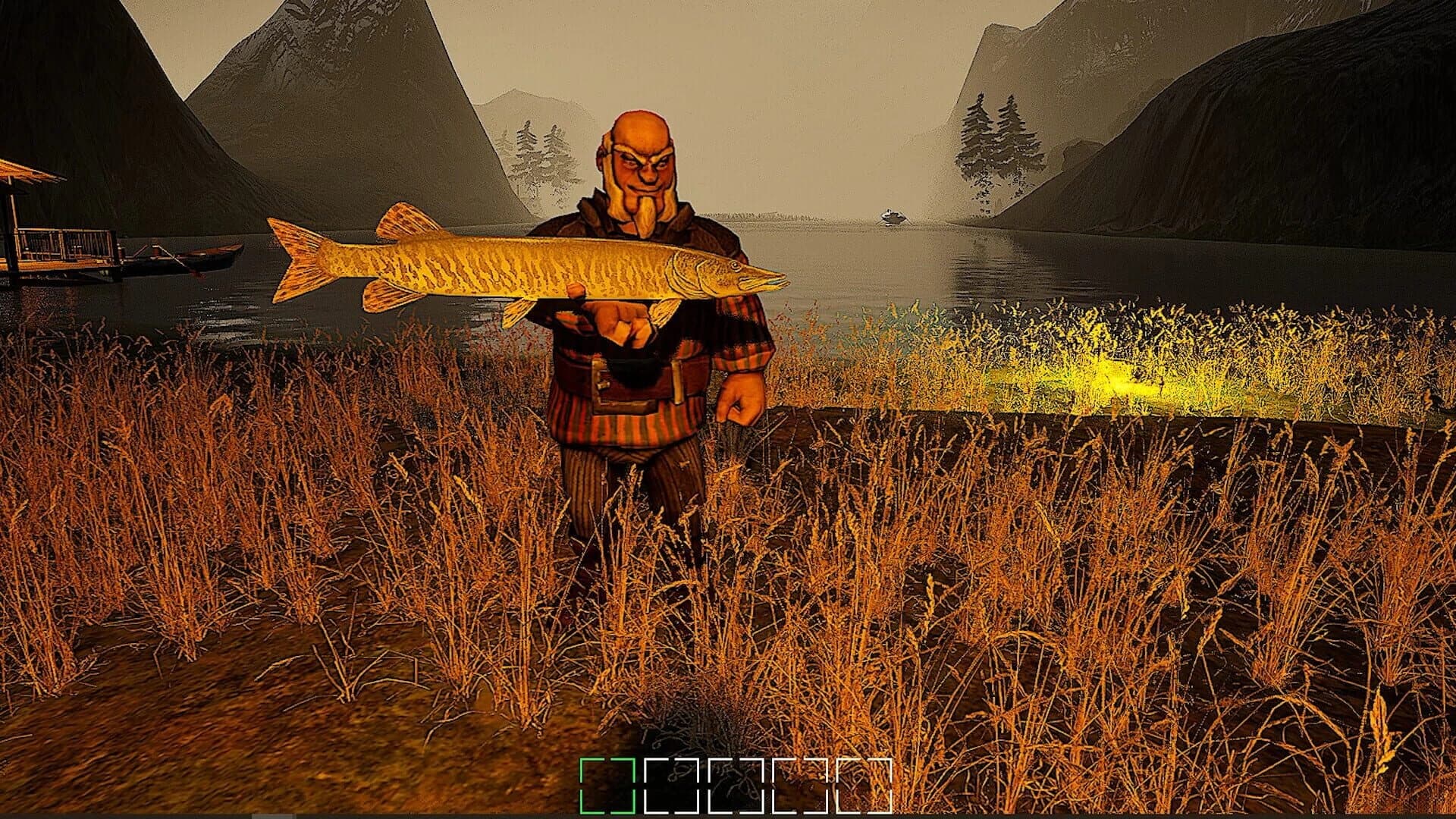Select the green highlighted first hotbar slot
The height and width of the screenshot is (819, 1456).
coord(607,786)
